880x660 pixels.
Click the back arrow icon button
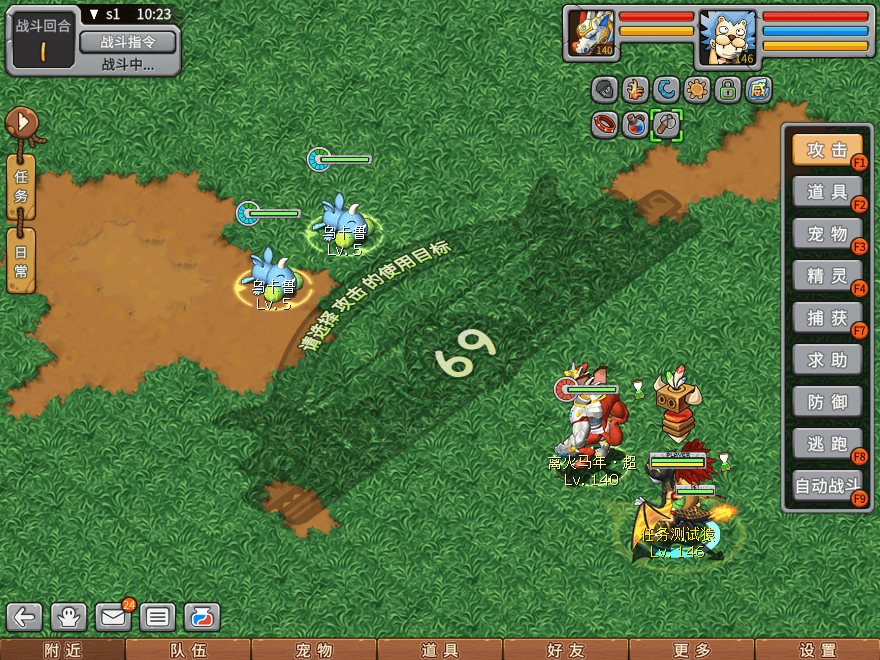pos(25,617)
